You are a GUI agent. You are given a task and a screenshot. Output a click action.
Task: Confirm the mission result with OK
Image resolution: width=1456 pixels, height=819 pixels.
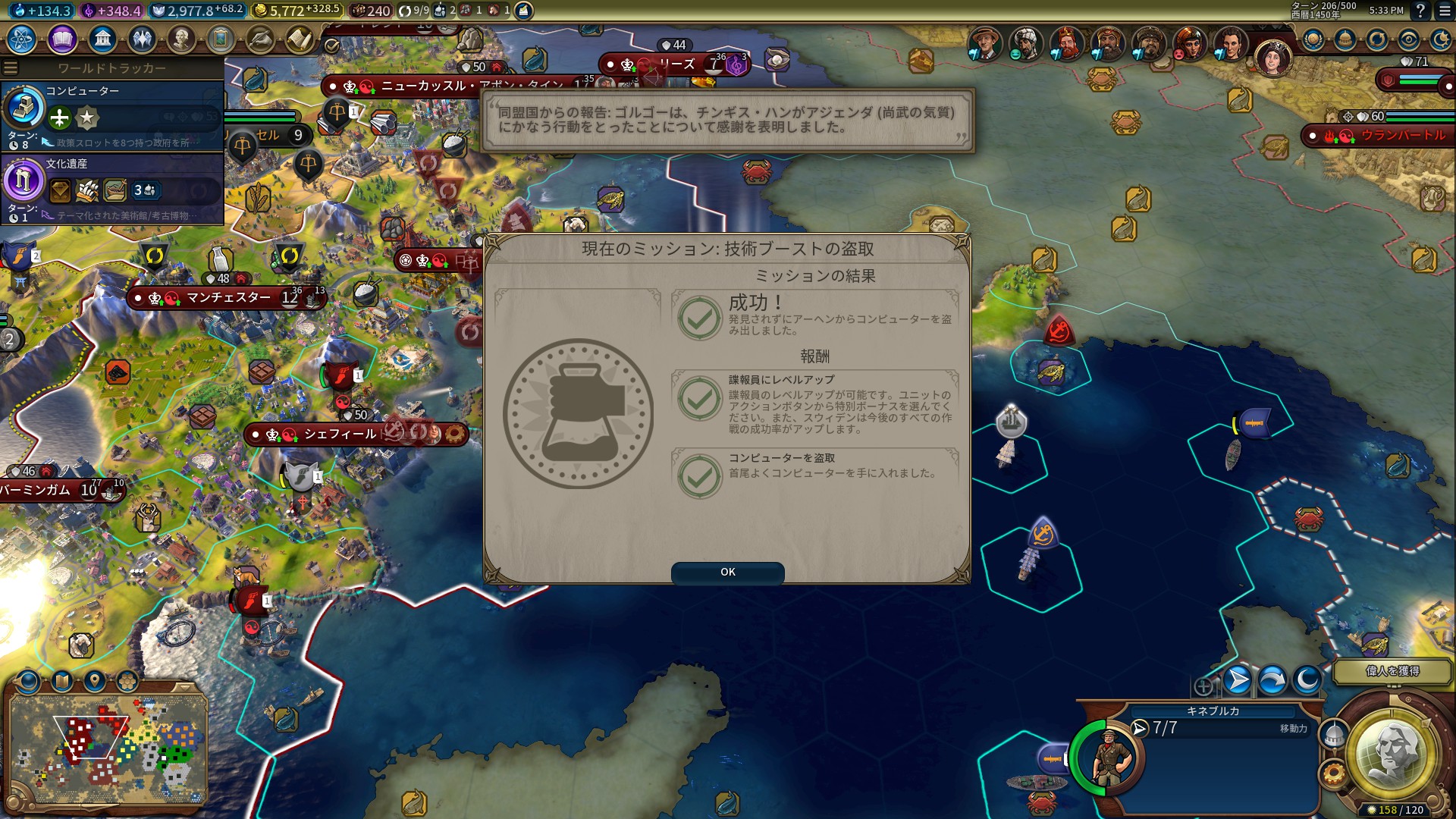pyautogui.click(x=727, y=573)
